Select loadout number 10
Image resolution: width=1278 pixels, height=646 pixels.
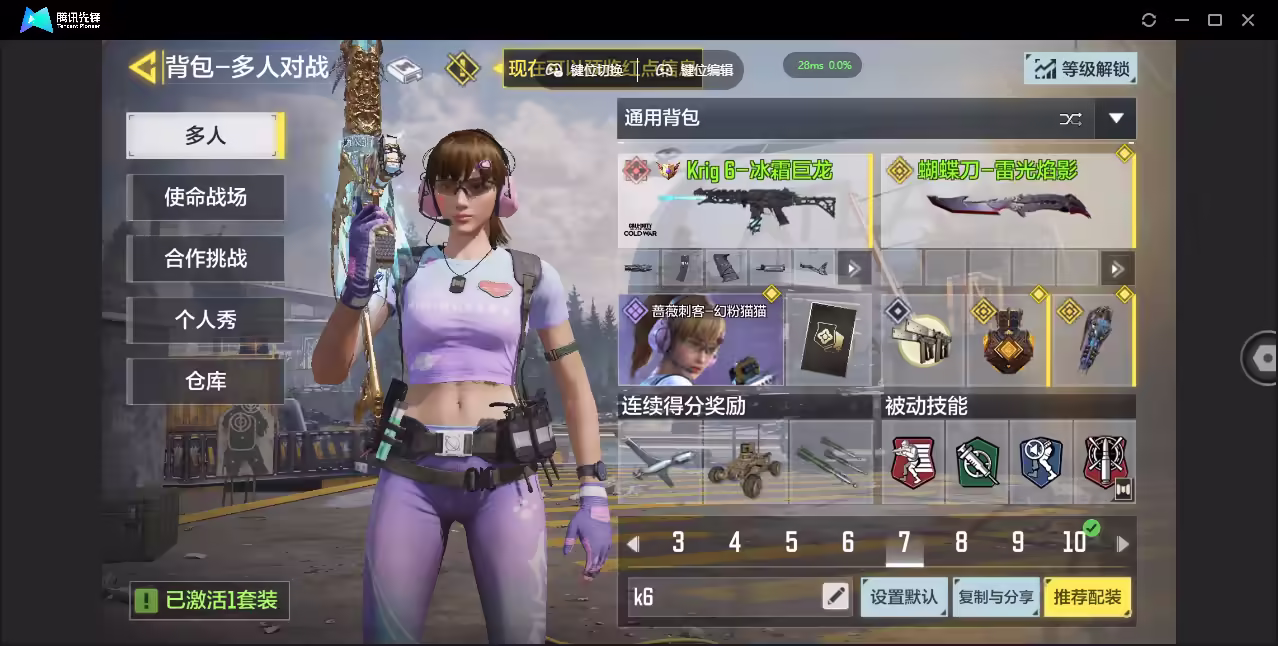(1075, 543)
